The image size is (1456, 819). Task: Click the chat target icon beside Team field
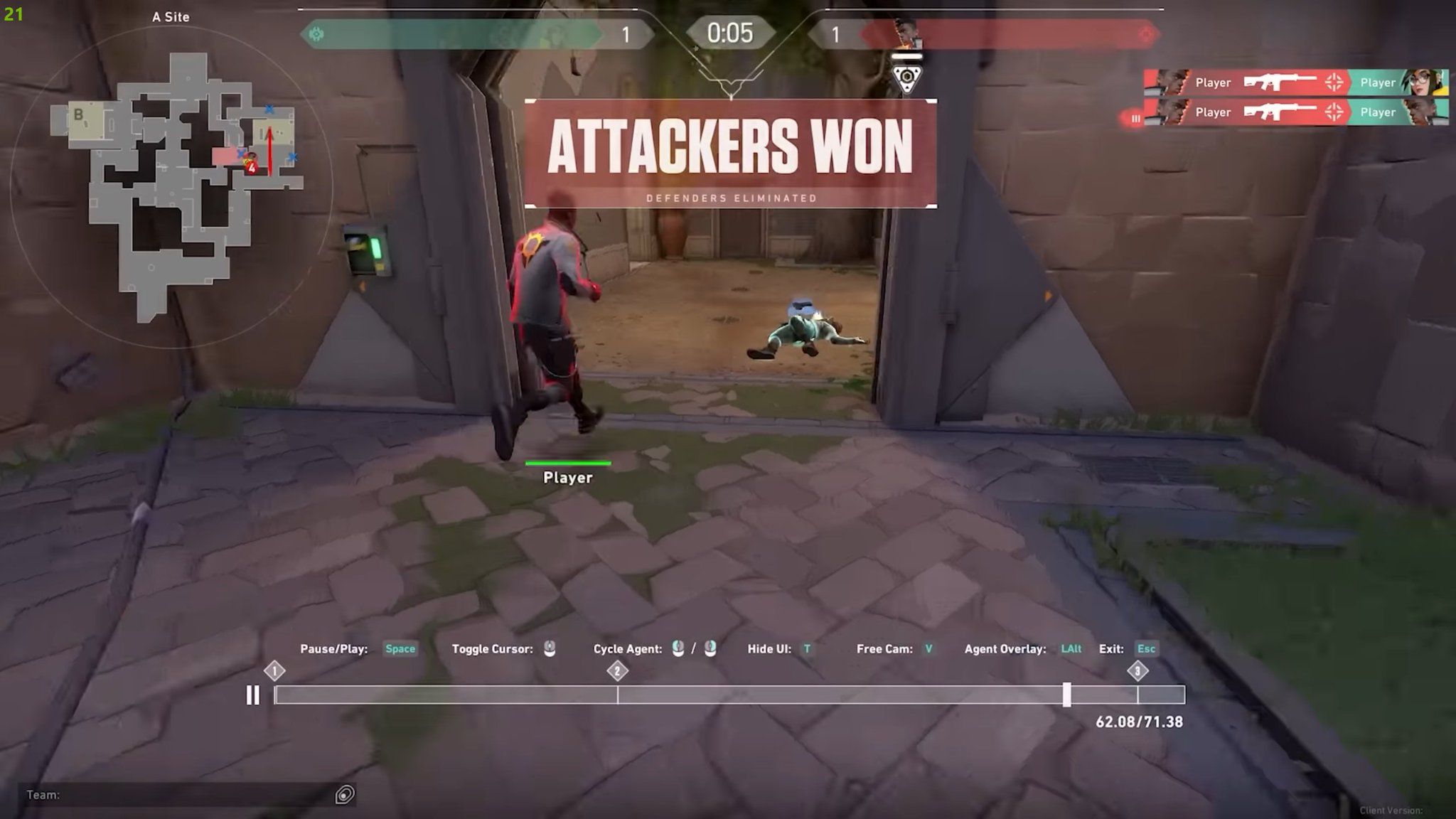point(345,795)
